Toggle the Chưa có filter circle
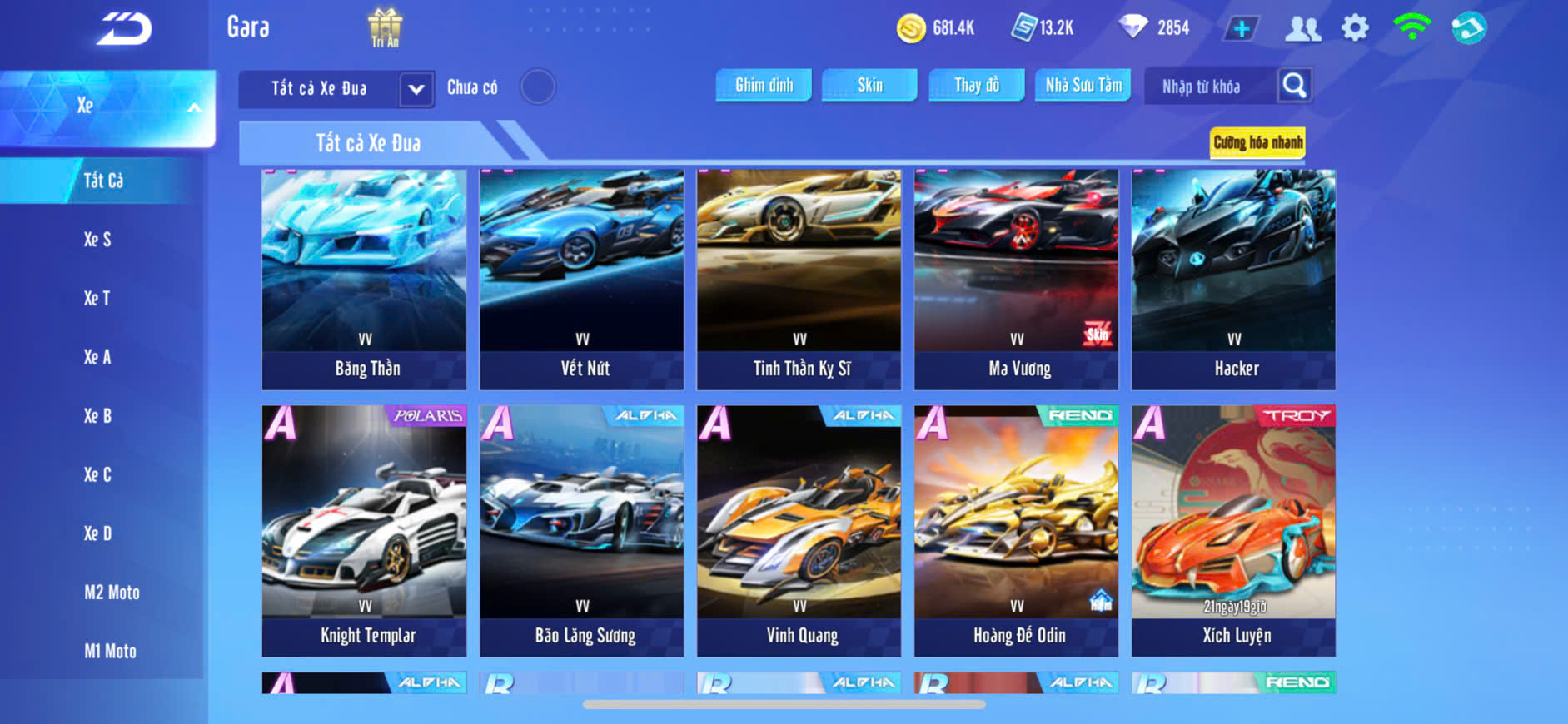Screen dimensions: 1568x724 click(x=538, y=87)
